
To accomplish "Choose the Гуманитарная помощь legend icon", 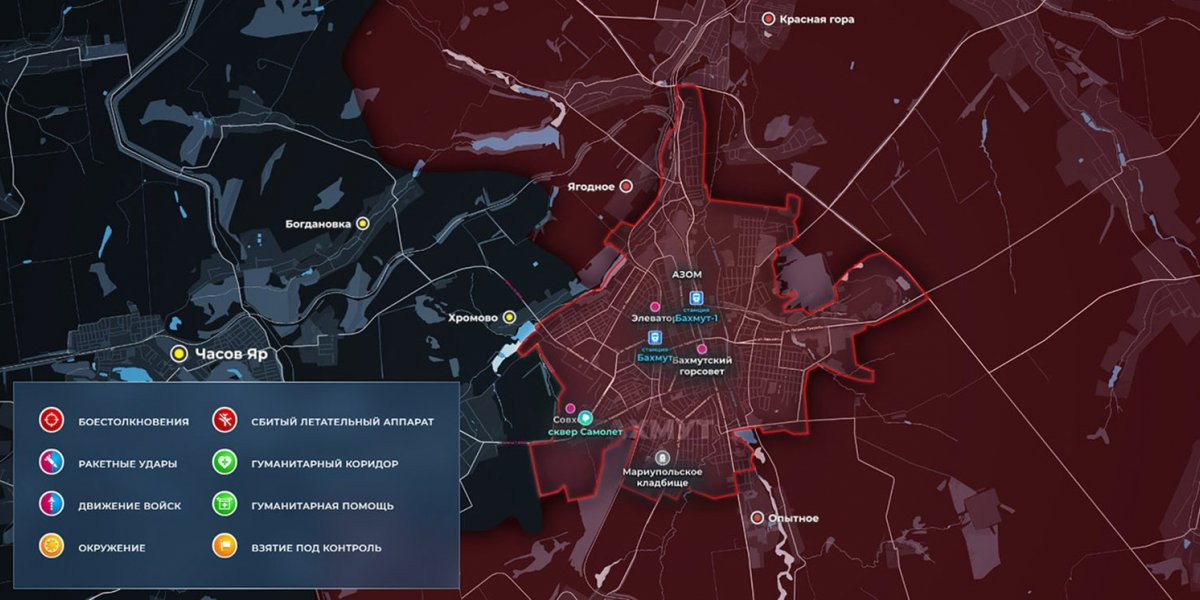I will (225, 505).
